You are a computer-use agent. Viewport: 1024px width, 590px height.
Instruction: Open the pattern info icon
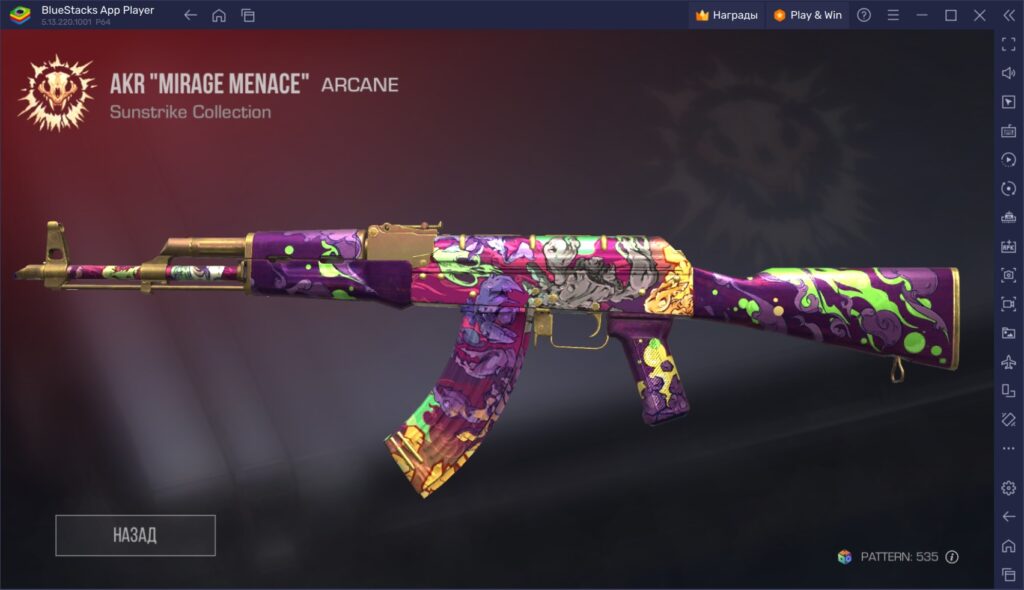pos(952,557)
